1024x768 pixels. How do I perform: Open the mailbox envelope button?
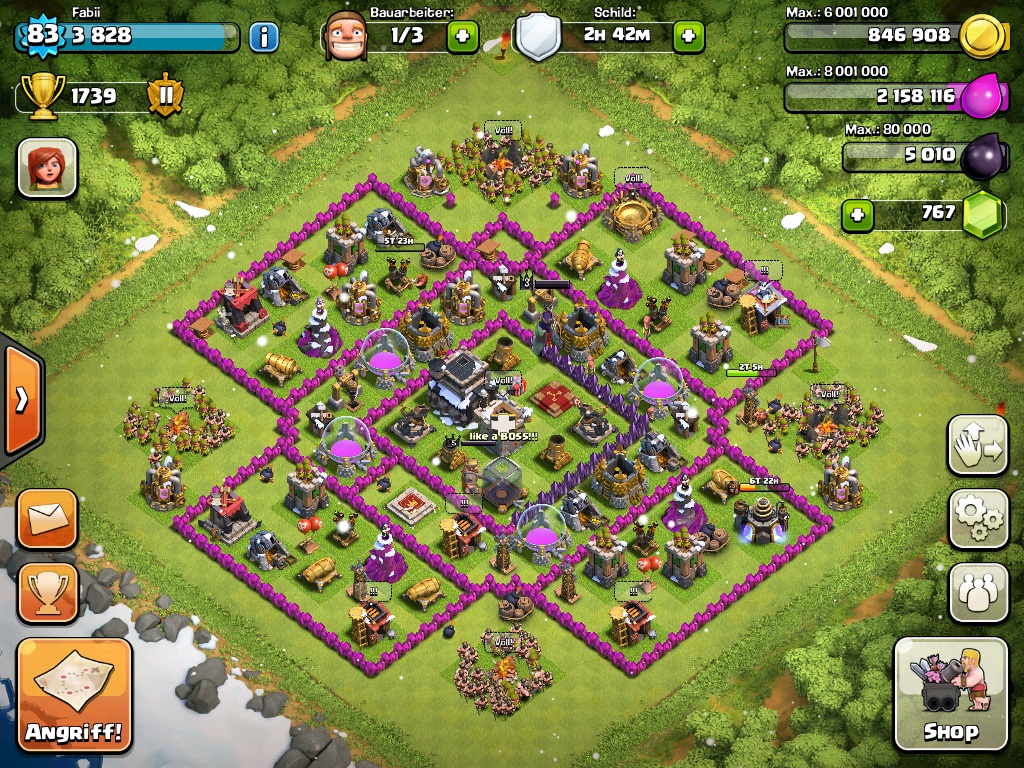pyautogui.click(x=47, y=519)
